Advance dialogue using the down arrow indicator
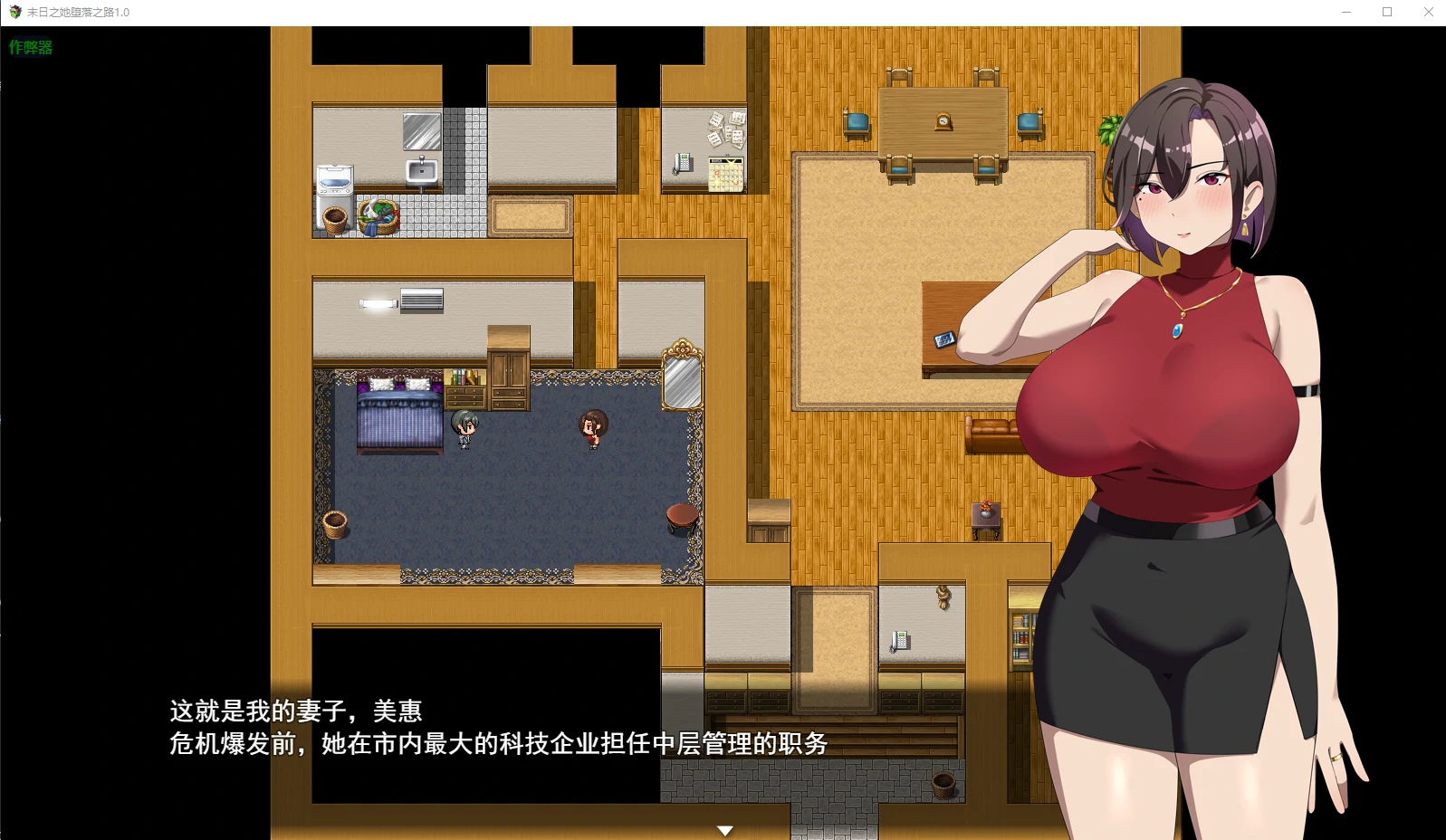Screen dimensions: 1446x840 point(723,829)
